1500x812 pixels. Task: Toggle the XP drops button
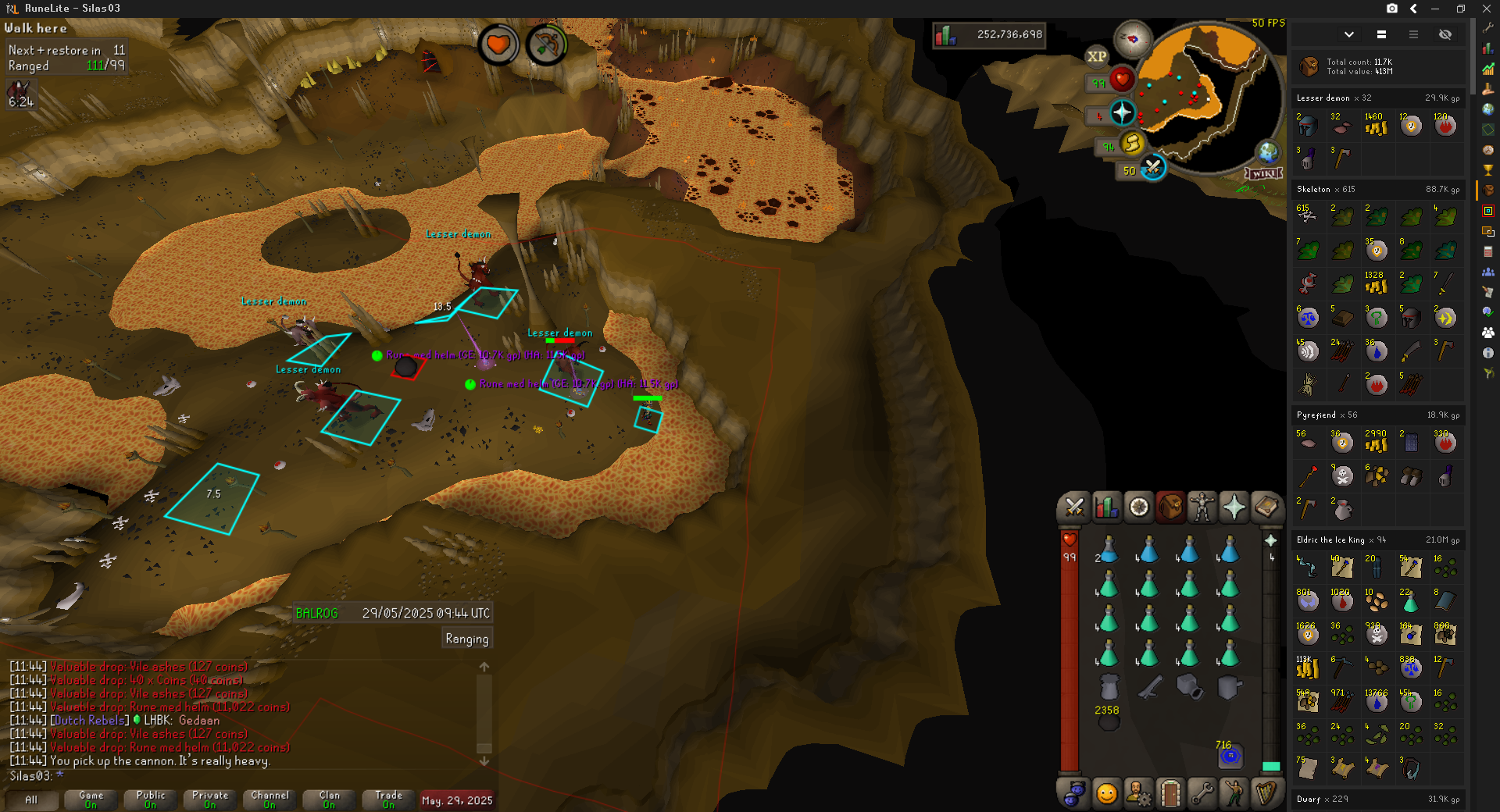tap(1096, 56)
